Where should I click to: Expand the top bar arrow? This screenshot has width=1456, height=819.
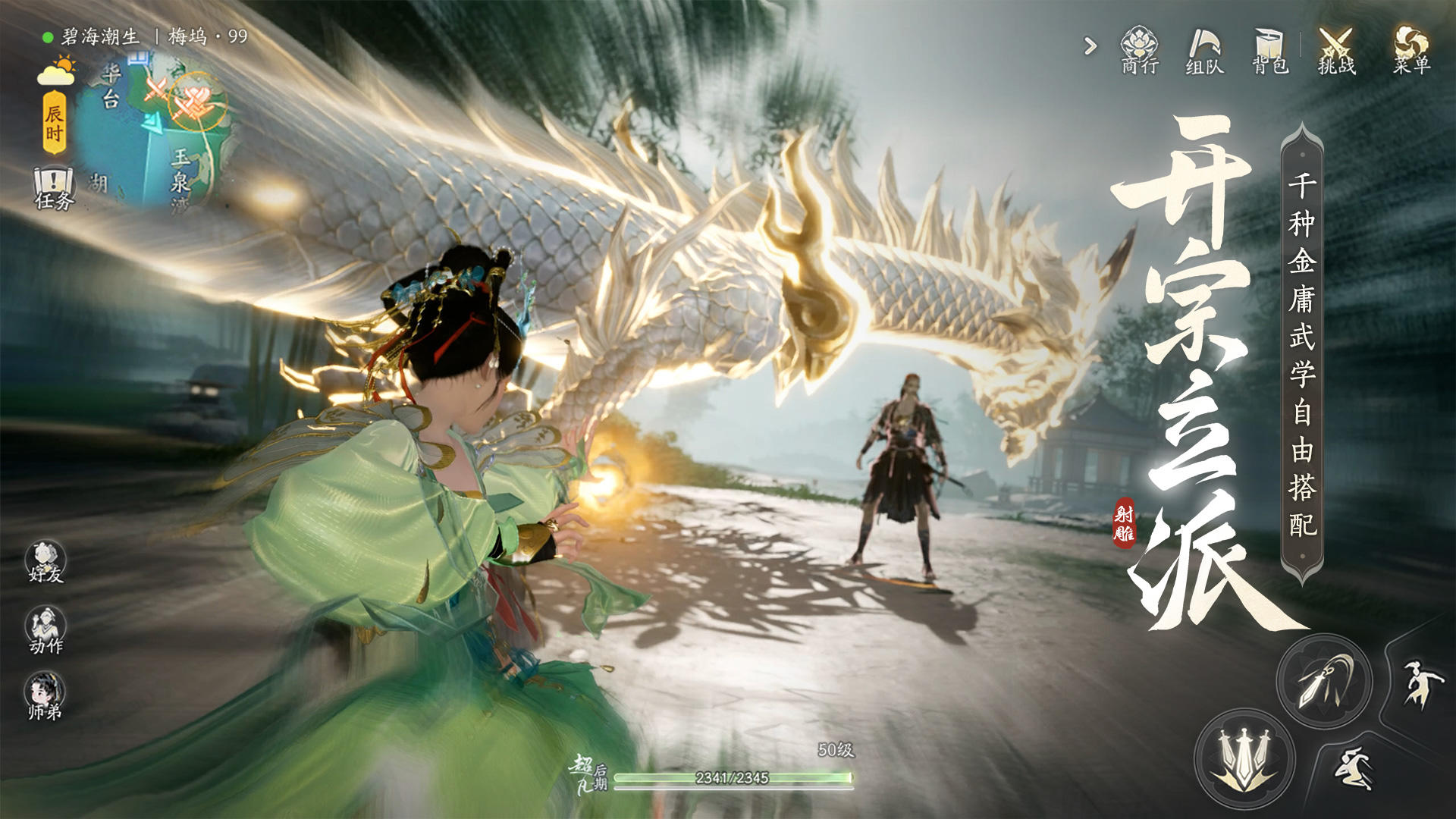click(1090, 47)
